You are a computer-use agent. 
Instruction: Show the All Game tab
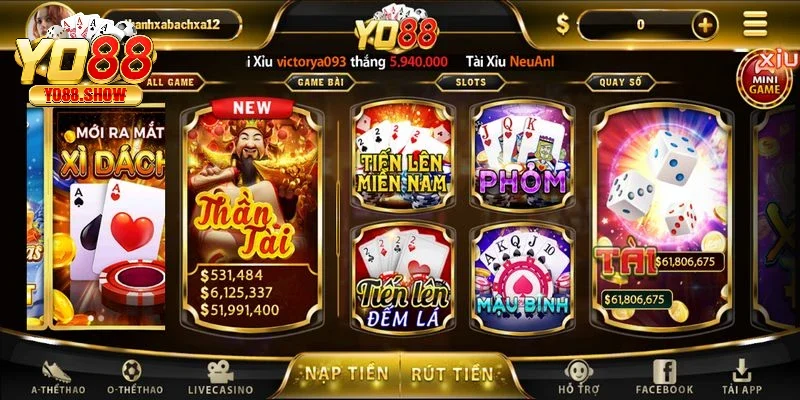pyautogui.click(x=171, y=81)
